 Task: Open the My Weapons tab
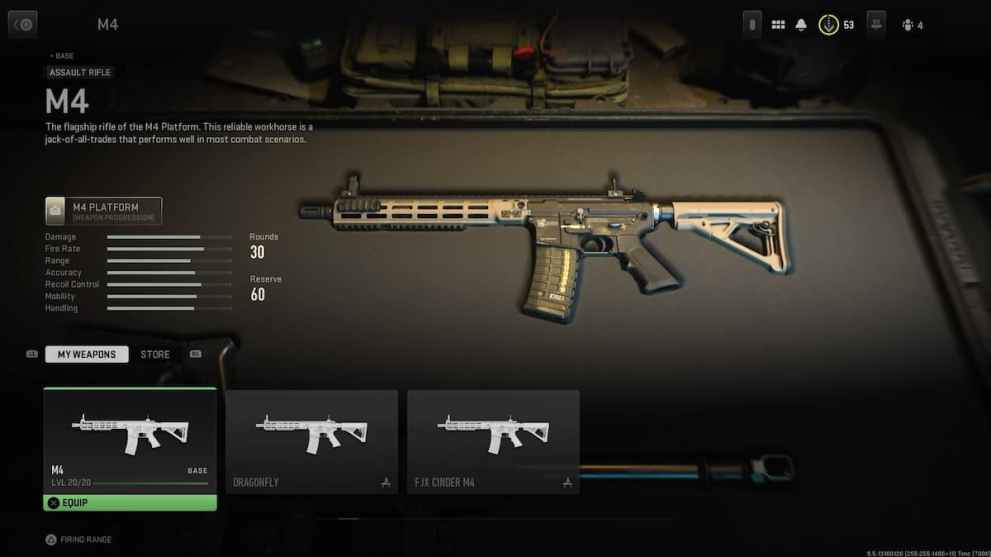click(87, 354)
